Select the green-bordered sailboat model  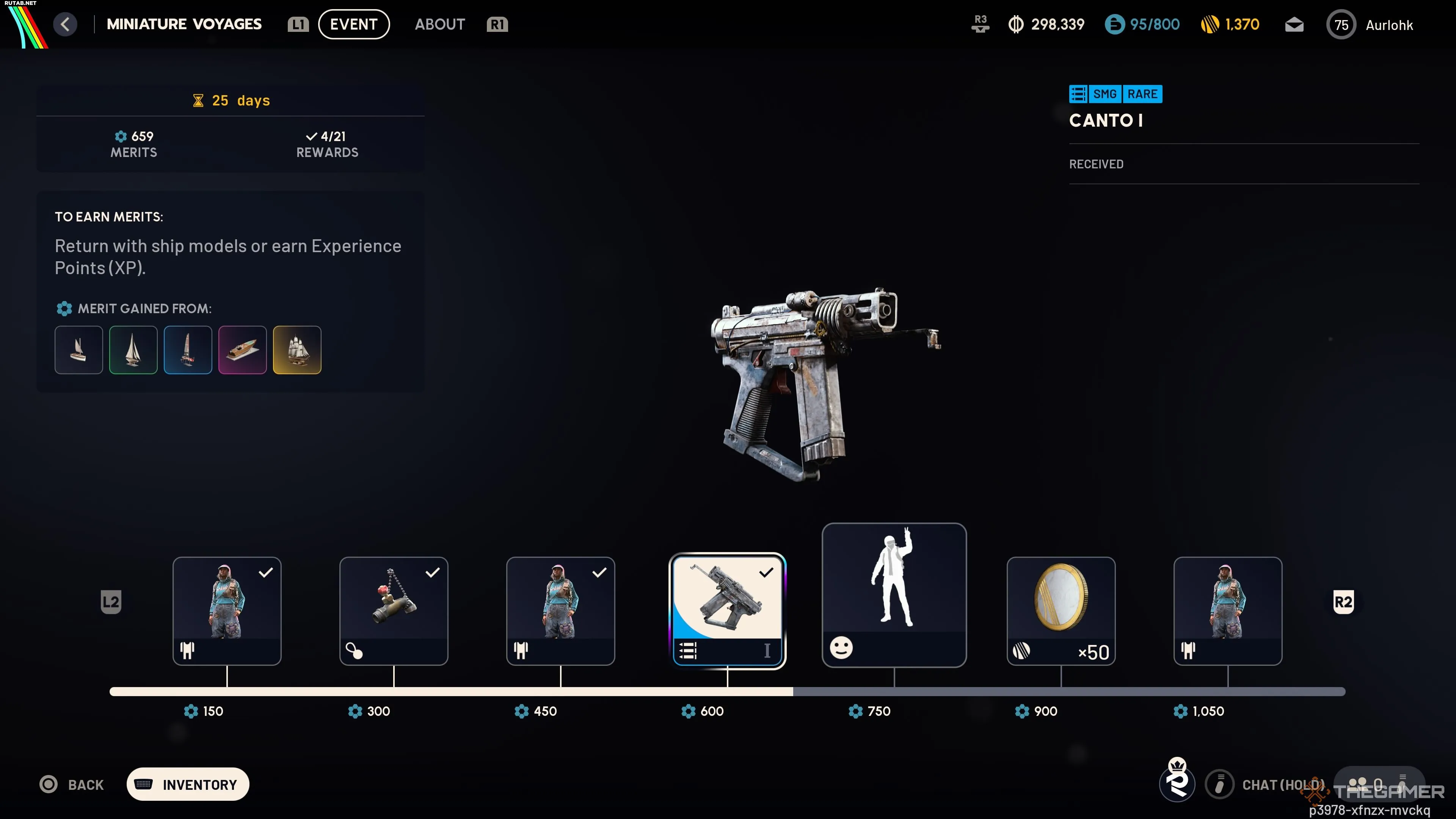click(133, 350)
